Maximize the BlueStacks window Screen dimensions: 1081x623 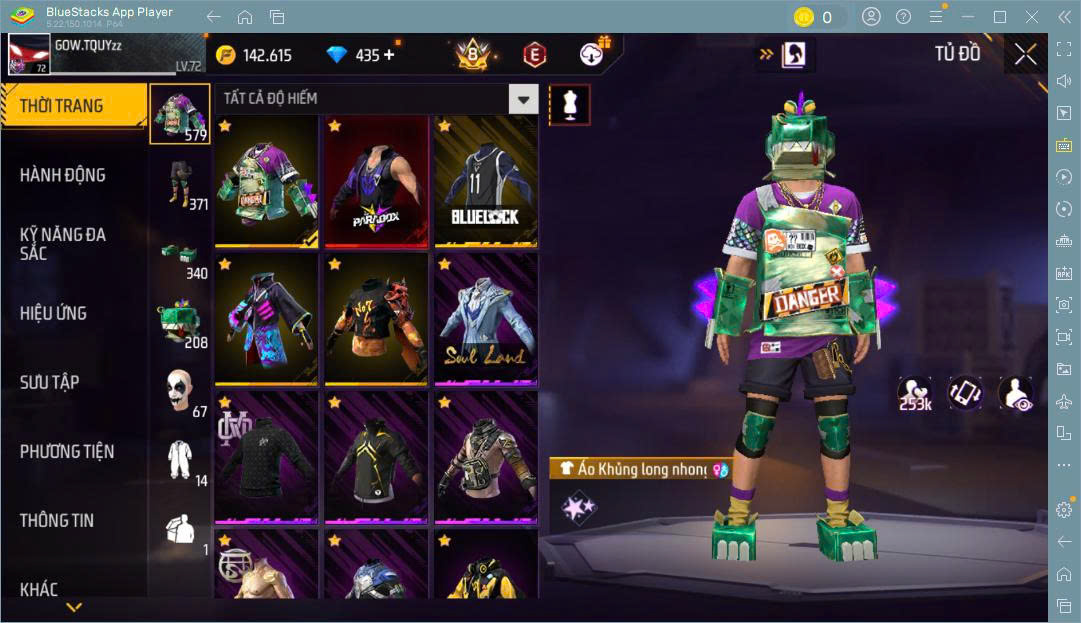(x=999, y=17)
